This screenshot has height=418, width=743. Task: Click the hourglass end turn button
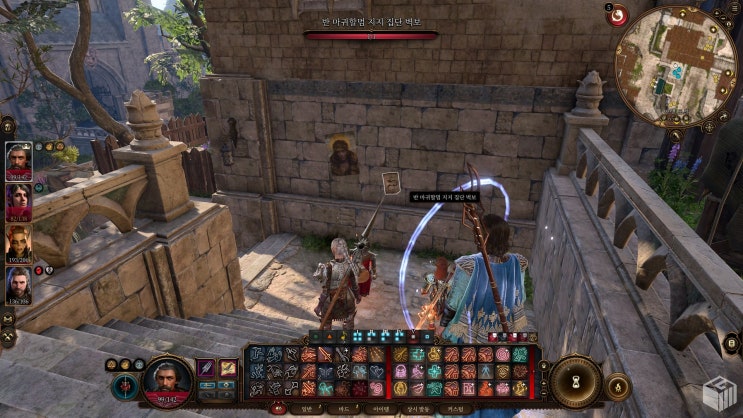[x=577, y=381]
